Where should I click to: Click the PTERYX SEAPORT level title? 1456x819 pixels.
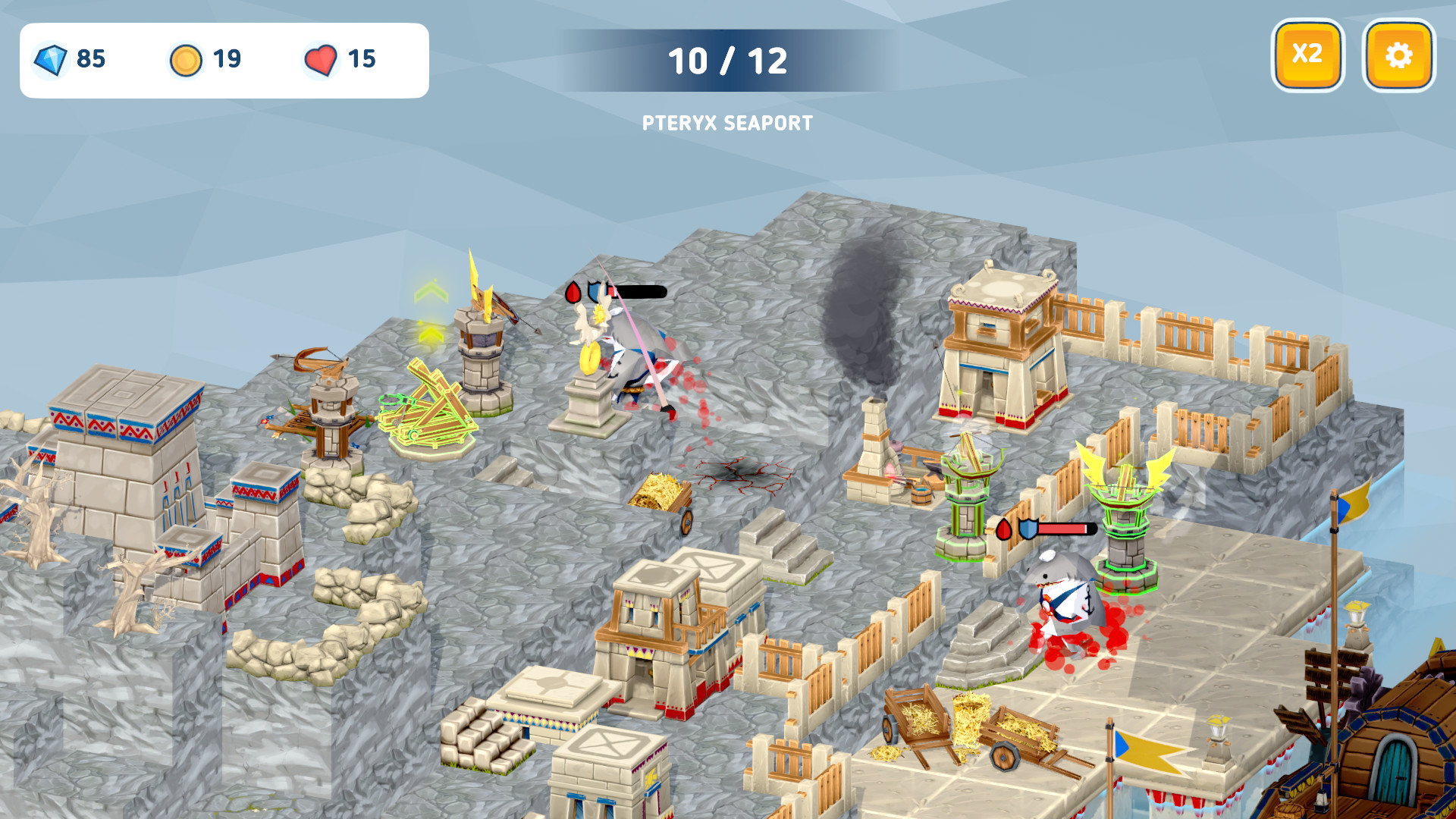[728, 123]
